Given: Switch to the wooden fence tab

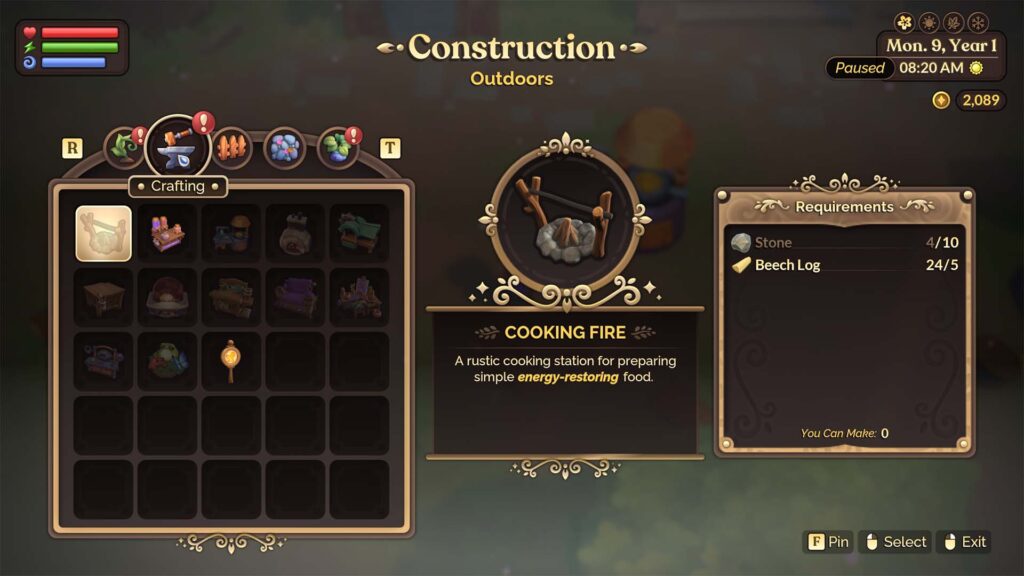Looking at the screenshot, I should 231,148.
